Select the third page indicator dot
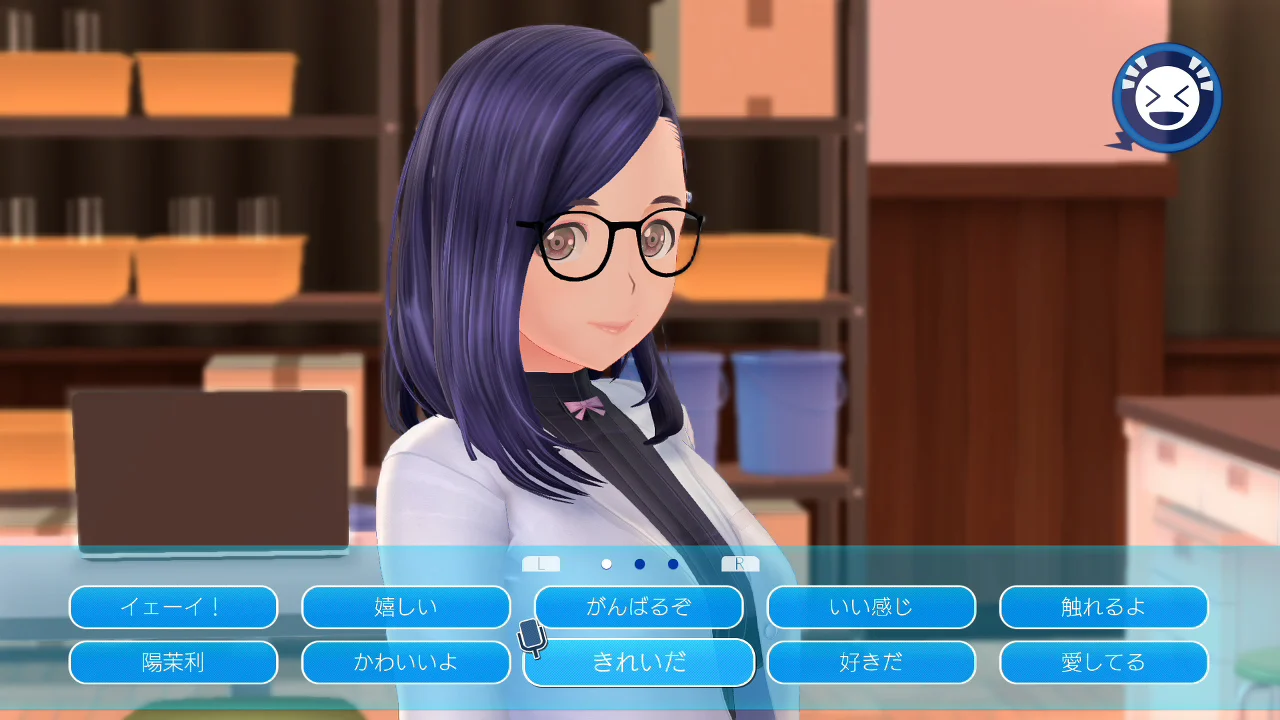 pyautogui.click(x=672, y=563)
